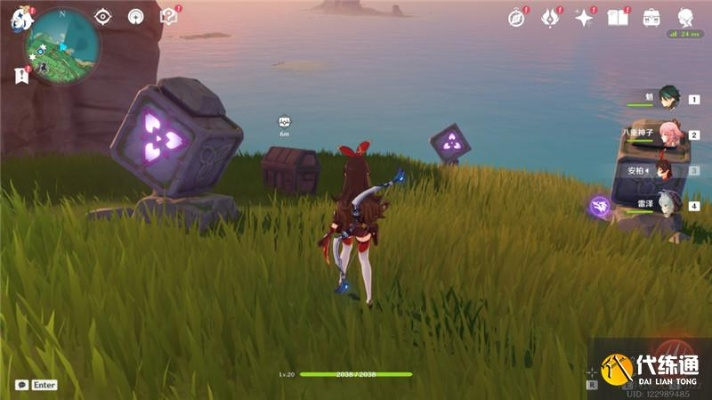Switch to party member 魈
Viewport: 712px width, 400px height.
point(668,98)
